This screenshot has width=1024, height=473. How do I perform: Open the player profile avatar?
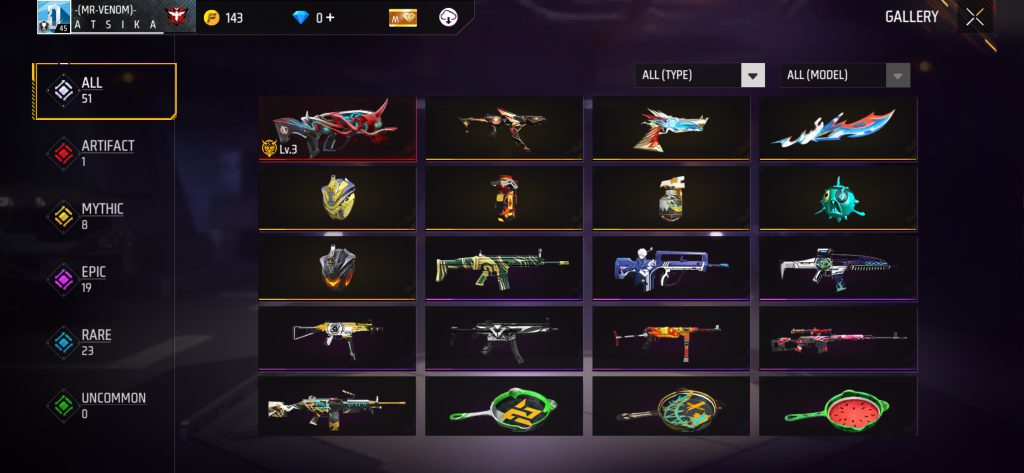[x=54, y=17]
